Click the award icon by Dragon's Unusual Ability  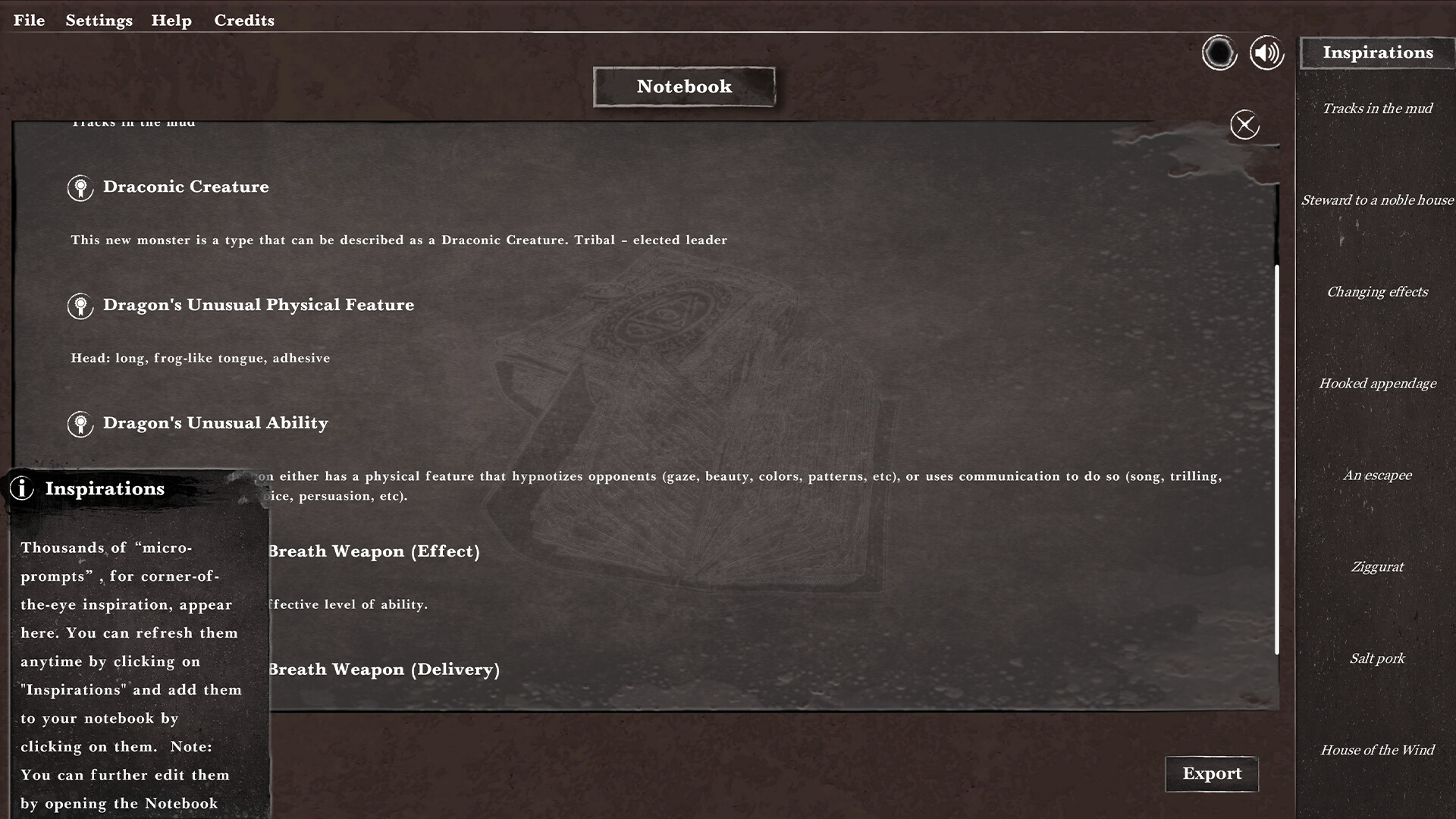pos(80,424)
